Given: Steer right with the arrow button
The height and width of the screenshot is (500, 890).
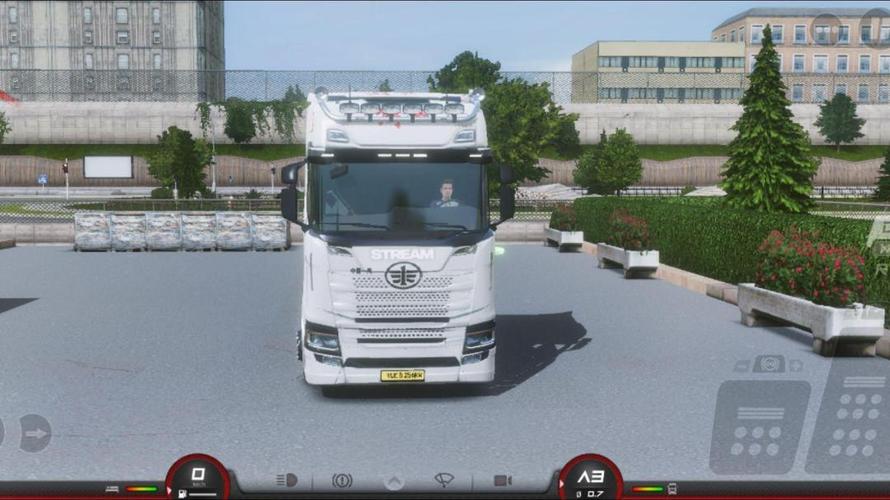Looking at the screenshot, I should [35, 433].
